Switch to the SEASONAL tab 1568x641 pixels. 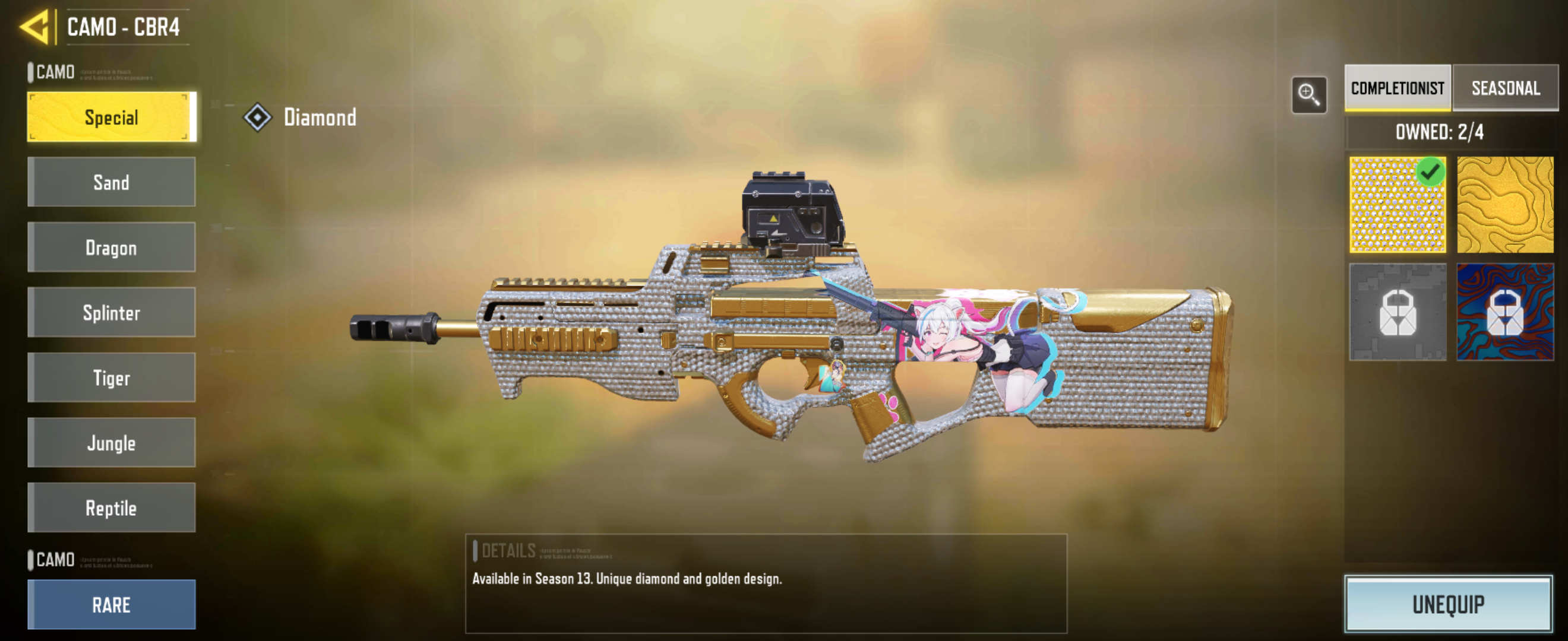pyautogui.click(x=1505, y=88)
